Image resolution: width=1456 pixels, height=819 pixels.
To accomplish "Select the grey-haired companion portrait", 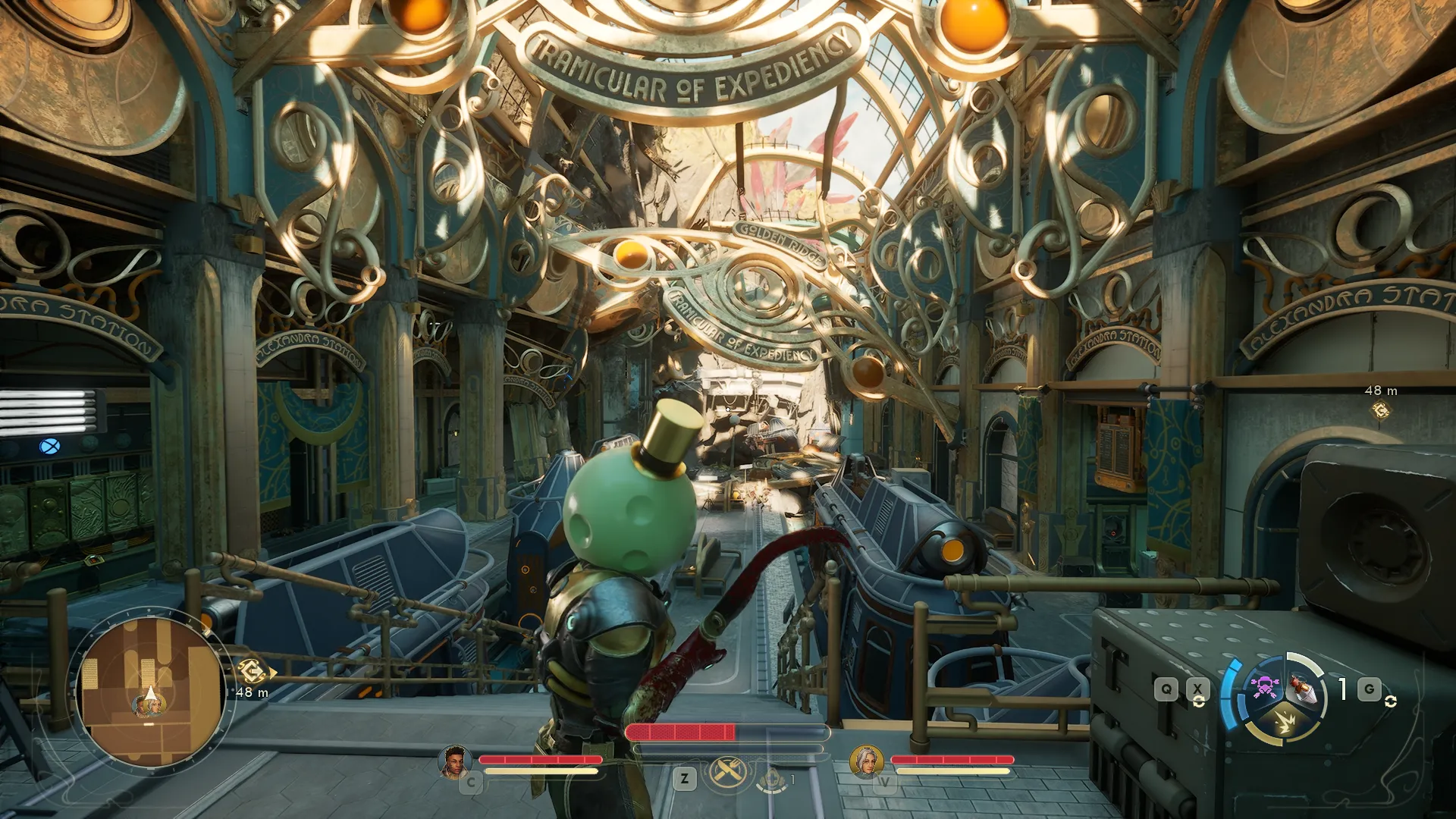I will pyautogui.click(x=866, y=761).
